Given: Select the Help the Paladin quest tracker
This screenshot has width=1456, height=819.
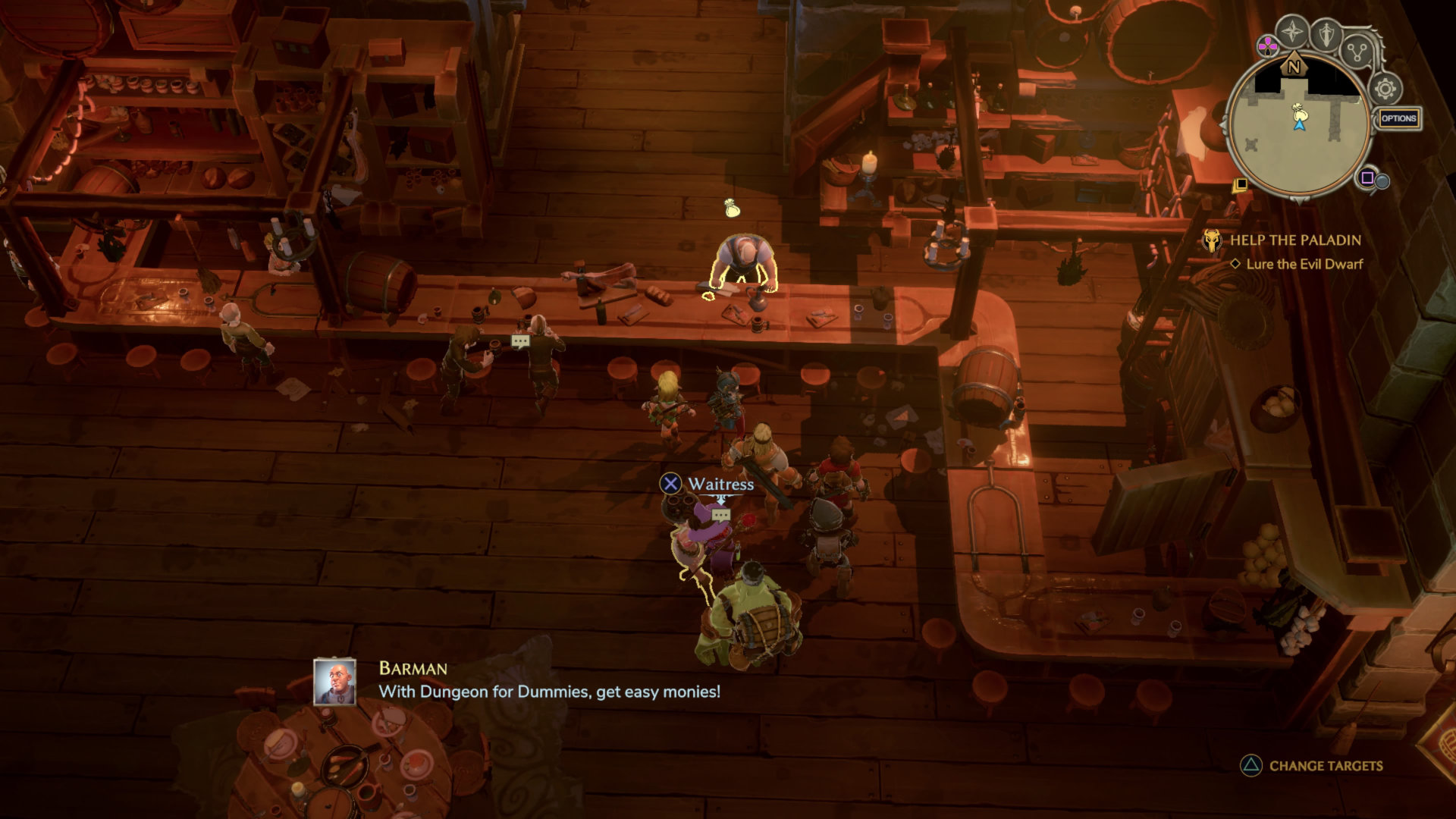Looking at the screenshot, I should (x=1294, y=240).
